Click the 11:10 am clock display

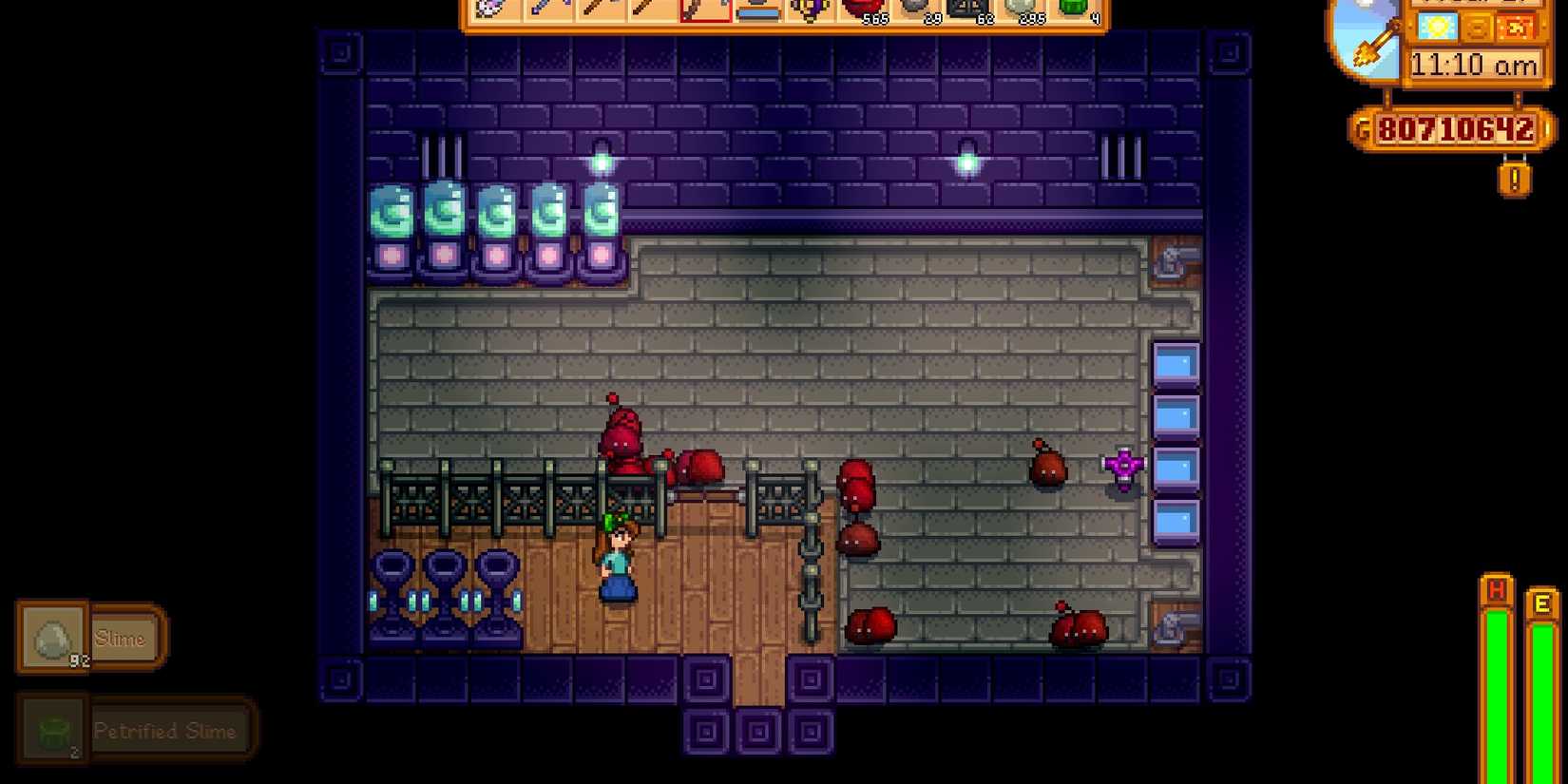(1476, 63)
